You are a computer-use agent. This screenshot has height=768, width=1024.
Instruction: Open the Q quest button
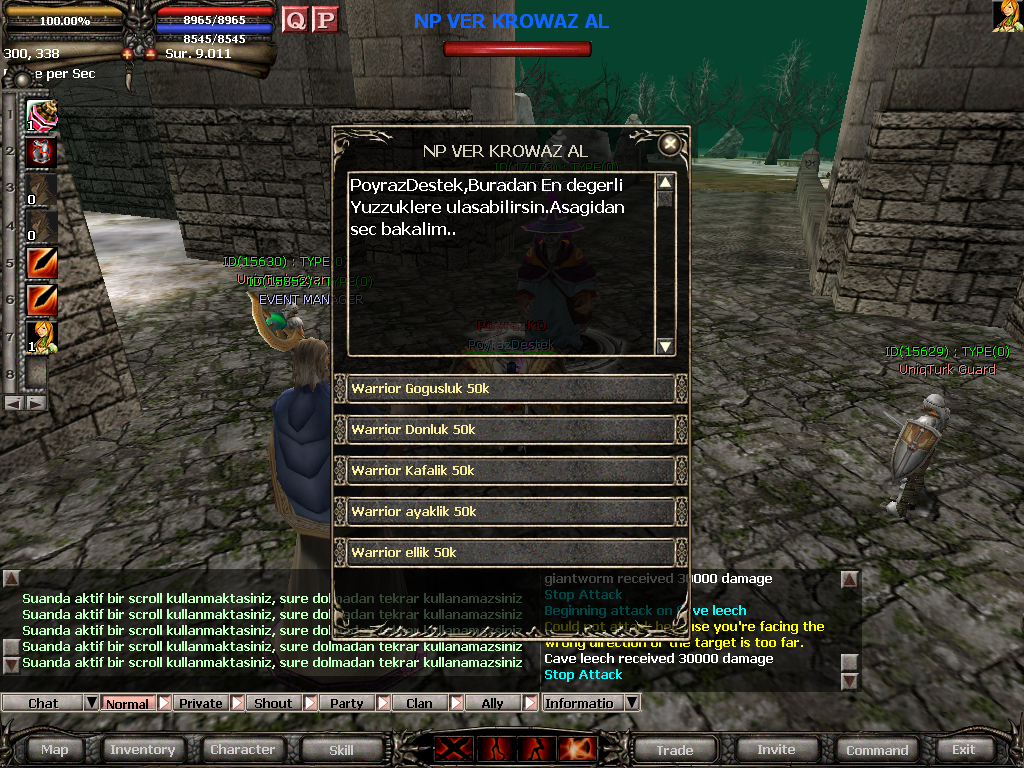click(x=295, y=19)
